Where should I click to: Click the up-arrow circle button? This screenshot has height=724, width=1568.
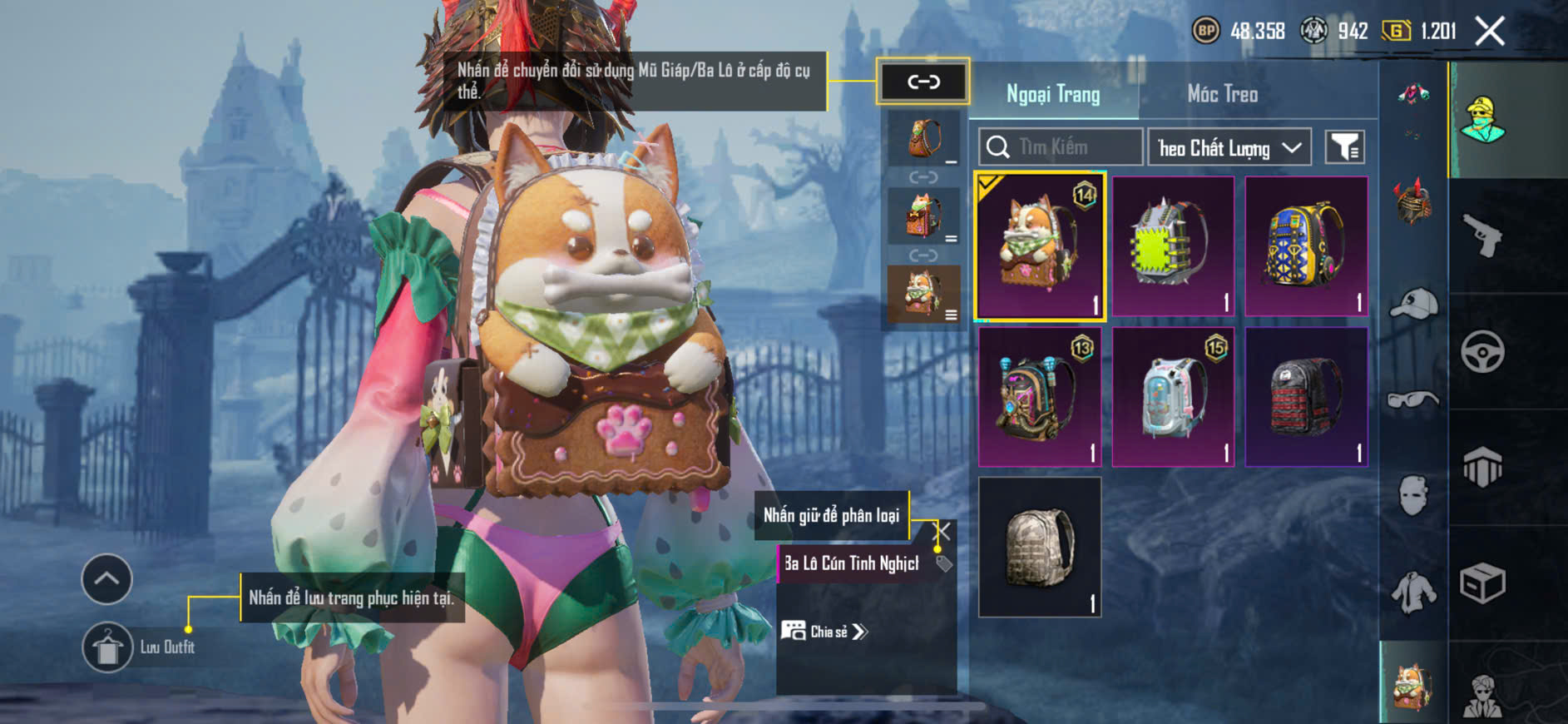(x=106, y=578)
